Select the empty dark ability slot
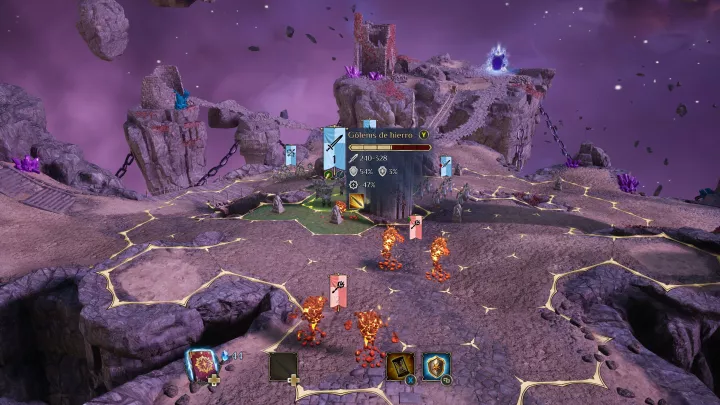720x405 pixels. tap(284, 365)
